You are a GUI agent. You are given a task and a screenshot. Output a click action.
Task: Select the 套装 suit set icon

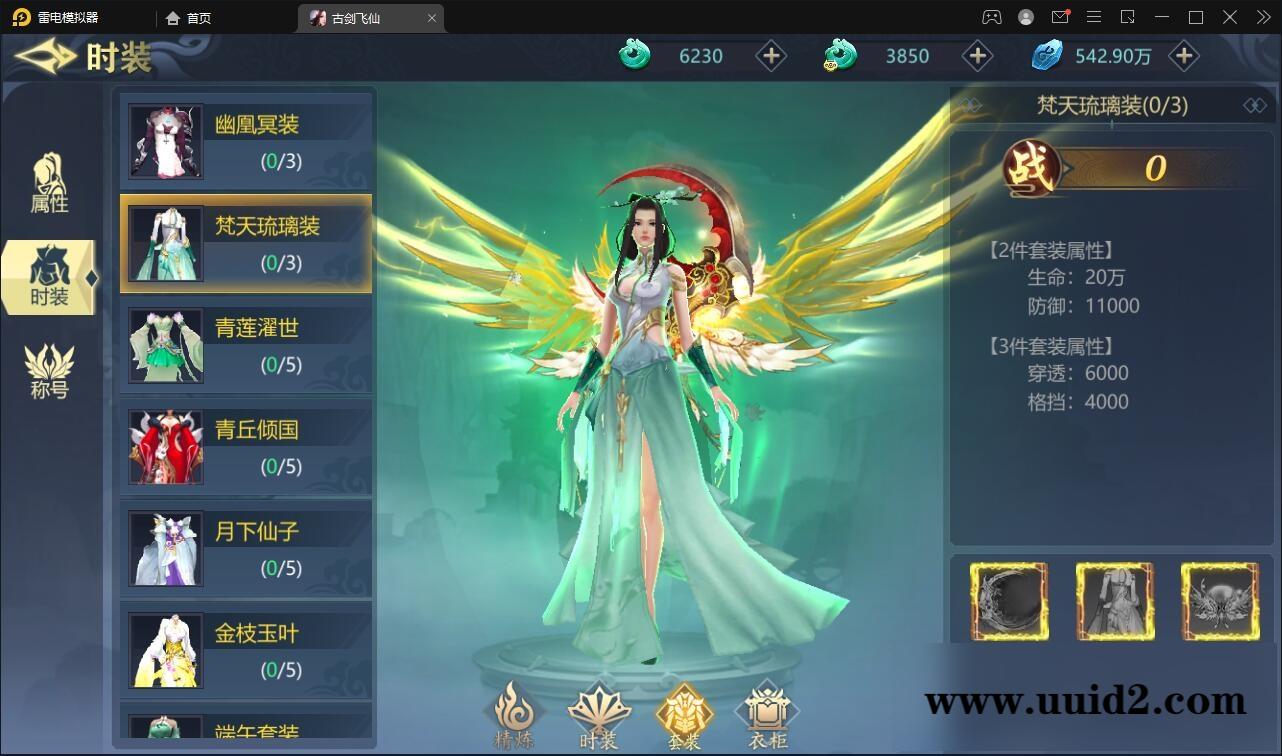684,712
